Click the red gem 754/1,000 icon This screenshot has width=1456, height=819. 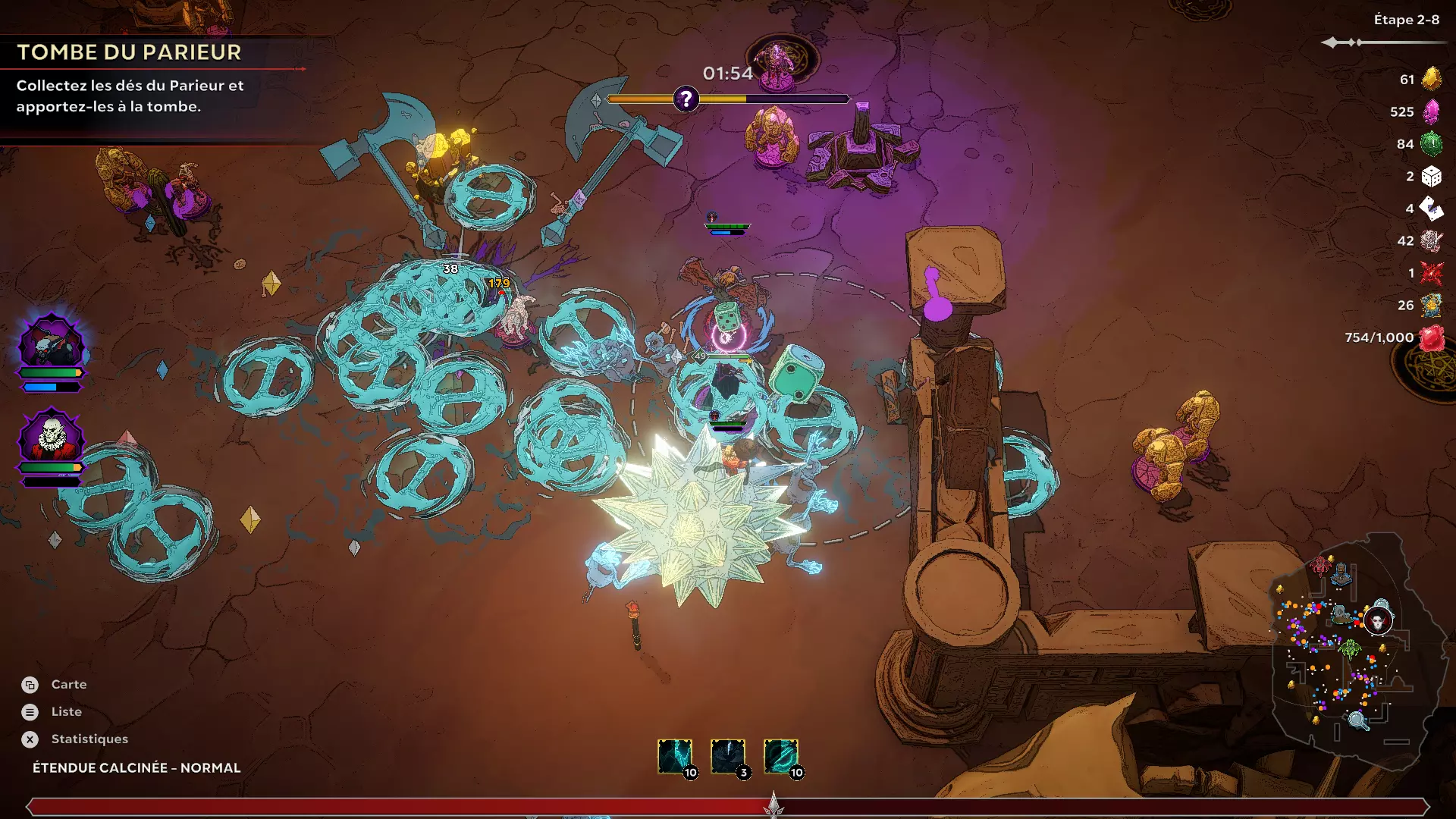(1432, 337)
